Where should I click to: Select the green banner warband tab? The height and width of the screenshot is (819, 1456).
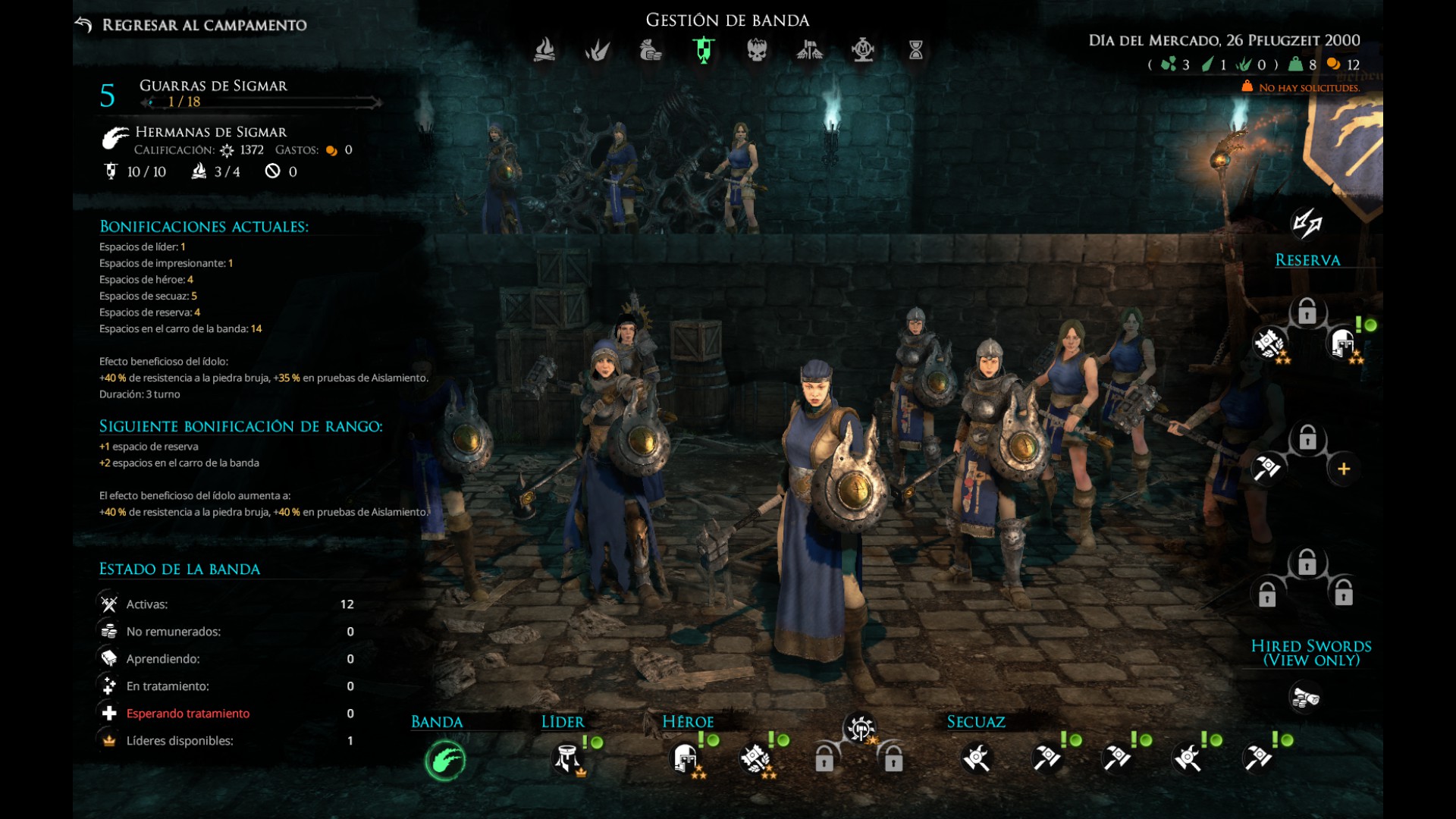704,50
